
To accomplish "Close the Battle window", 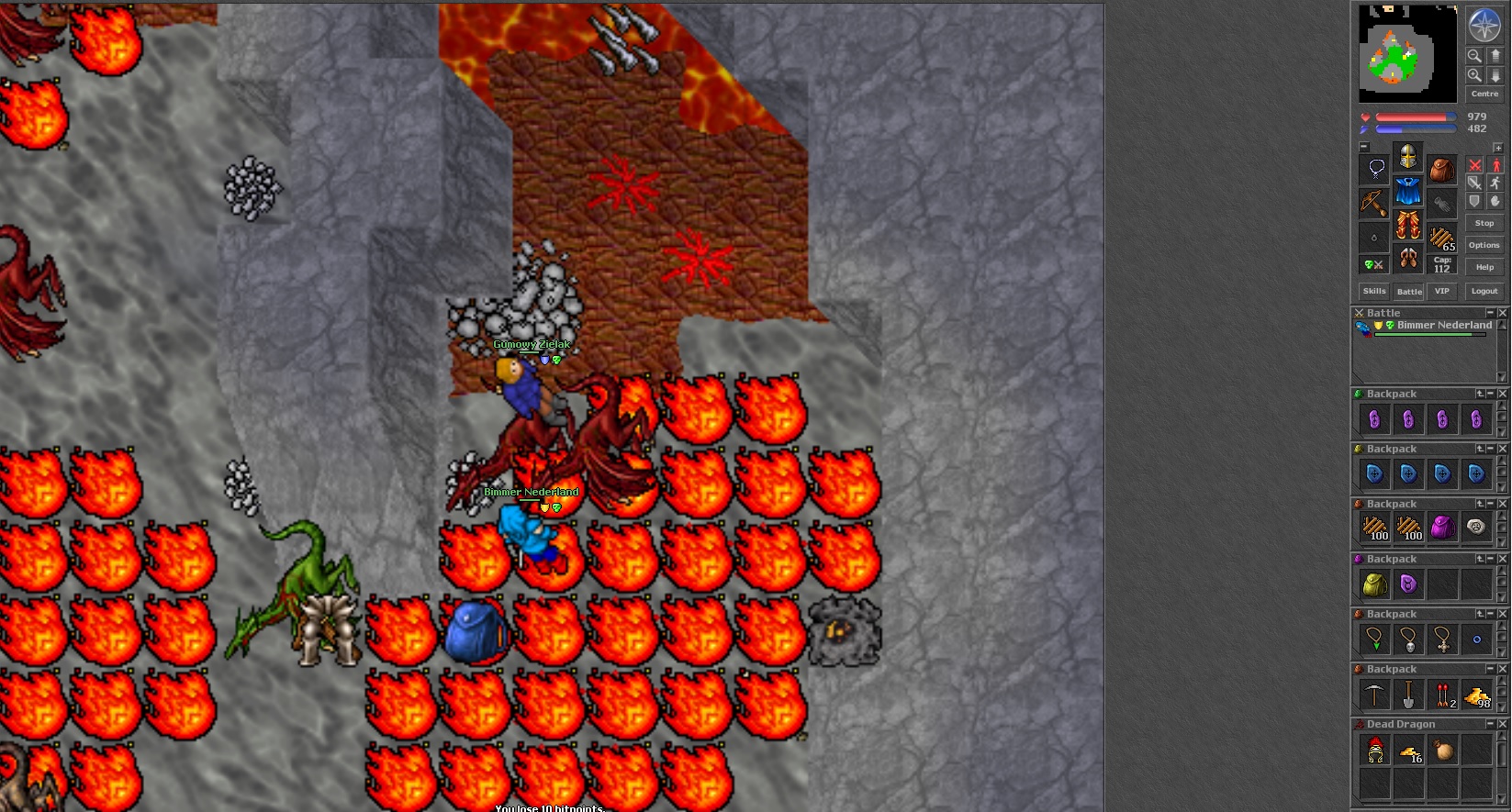I will [1503, 313].
